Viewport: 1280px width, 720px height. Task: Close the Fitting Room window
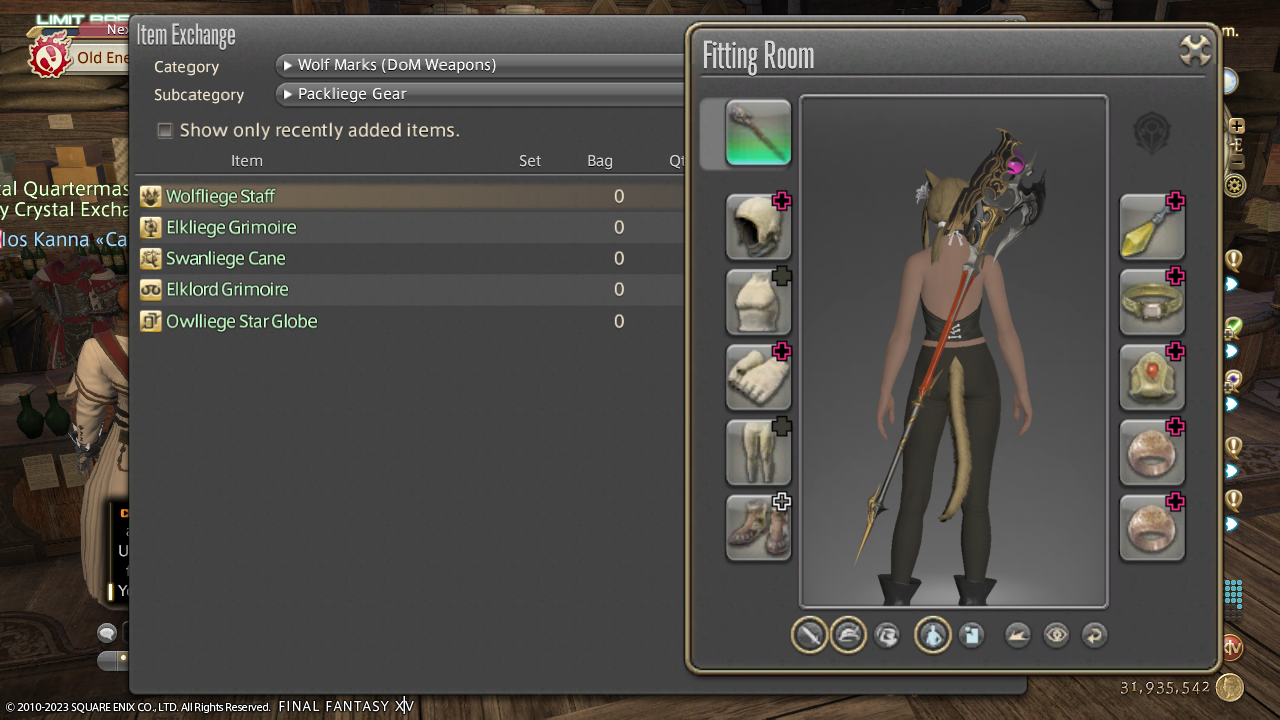(x=1195, y=50)
